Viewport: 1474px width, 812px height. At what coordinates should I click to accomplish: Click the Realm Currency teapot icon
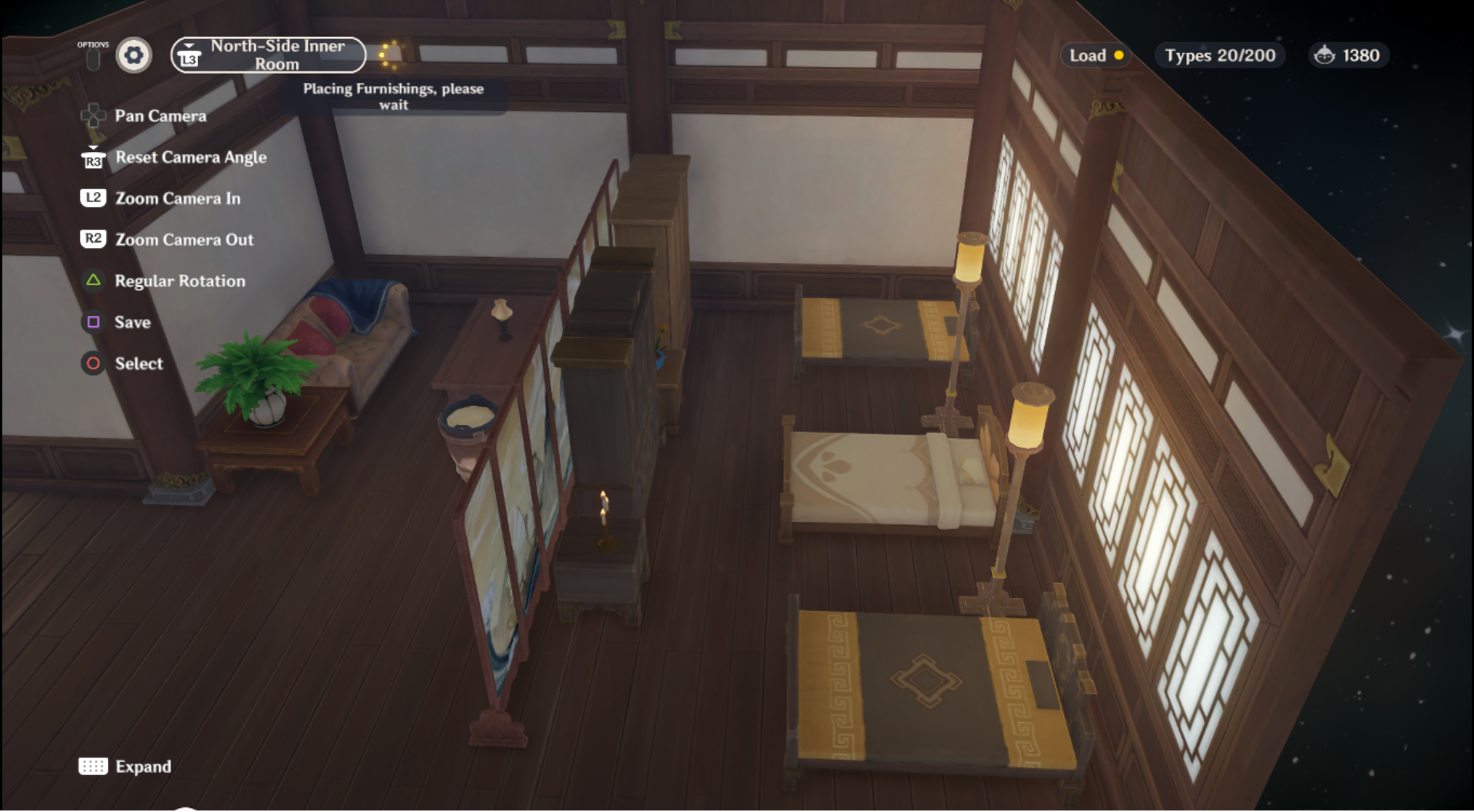[x=1324, y=55]
